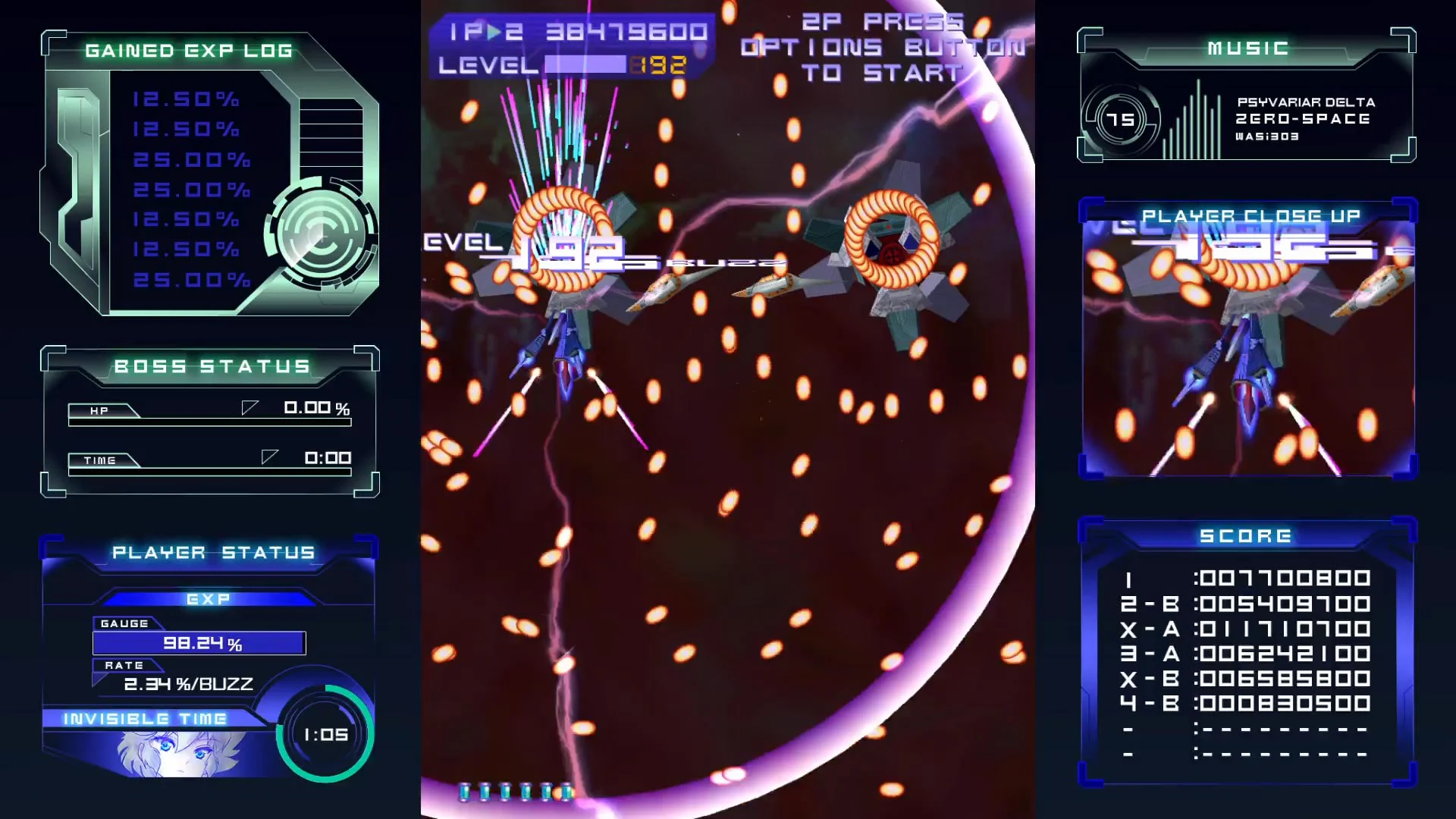Click the TIME flag marker in Boss Status

coord(269,457)
